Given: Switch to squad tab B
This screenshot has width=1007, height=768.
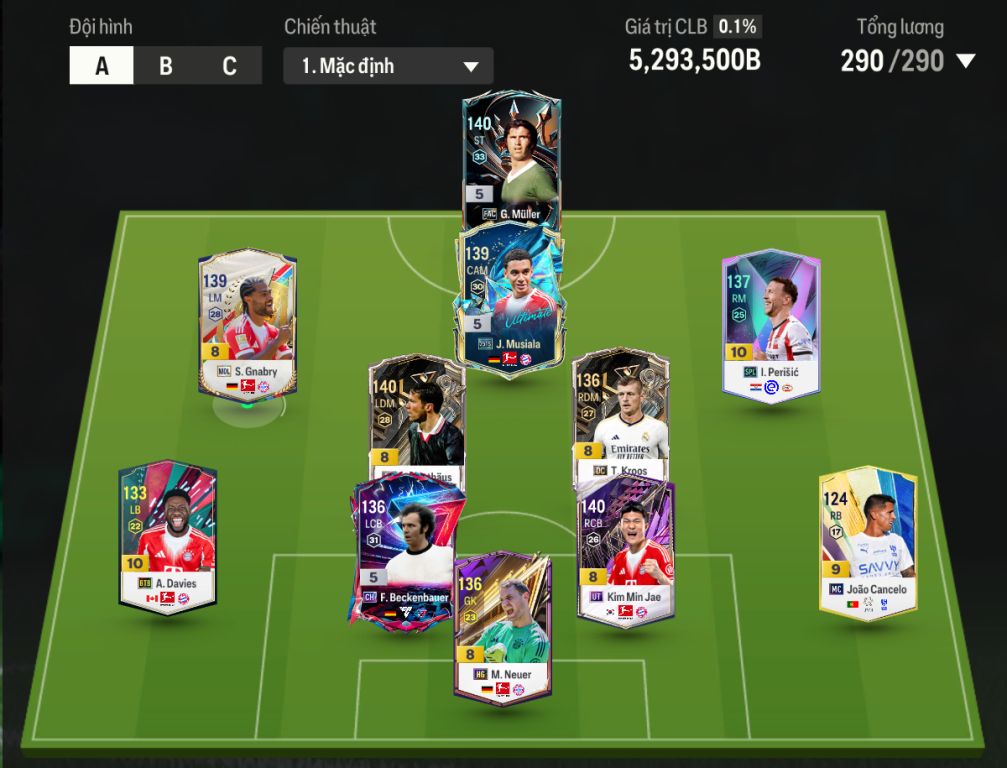Looking at the screenshot, I should [166, 66].
